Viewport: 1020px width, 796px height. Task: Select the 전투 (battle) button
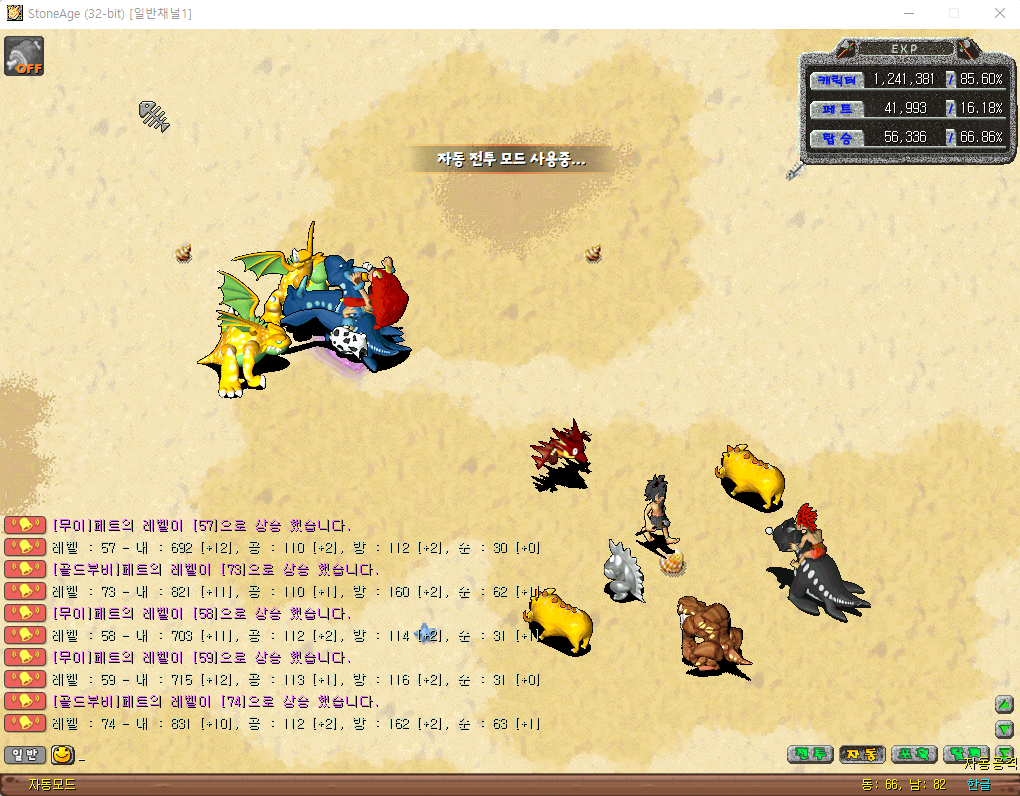pos(810,754)
